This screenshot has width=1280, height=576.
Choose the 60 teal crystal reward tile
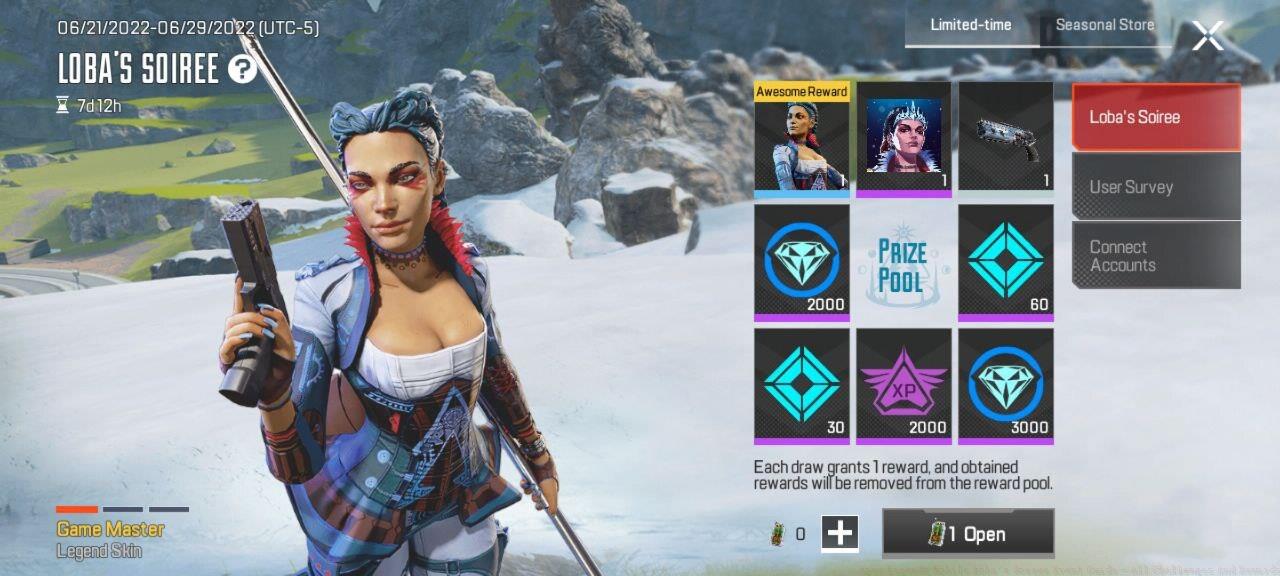pos(1005,262)
